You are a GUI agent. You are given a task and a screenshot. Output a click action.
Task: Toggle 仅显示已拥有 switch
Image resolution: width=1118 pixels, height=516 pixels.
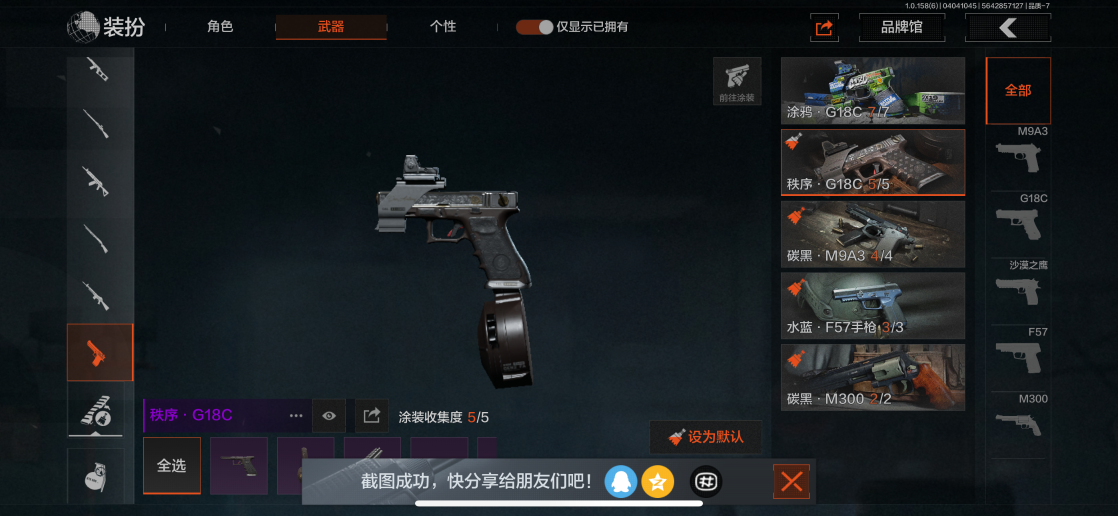[x=535, y=27]
